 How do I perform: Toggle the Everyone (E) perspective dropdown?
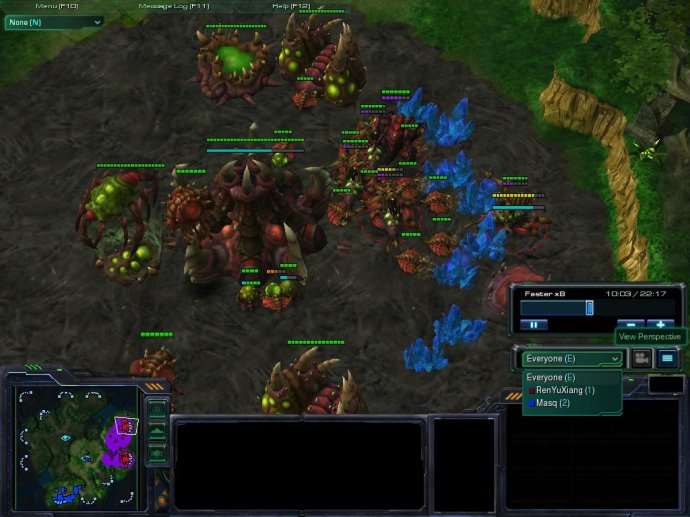571,358
